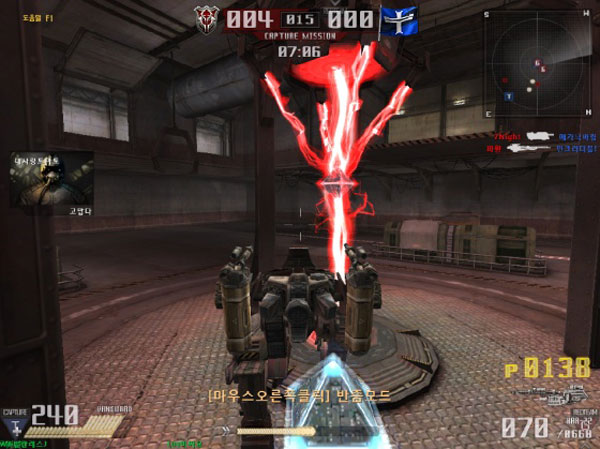Open the radio message soldier portrait

click(52, 179)
